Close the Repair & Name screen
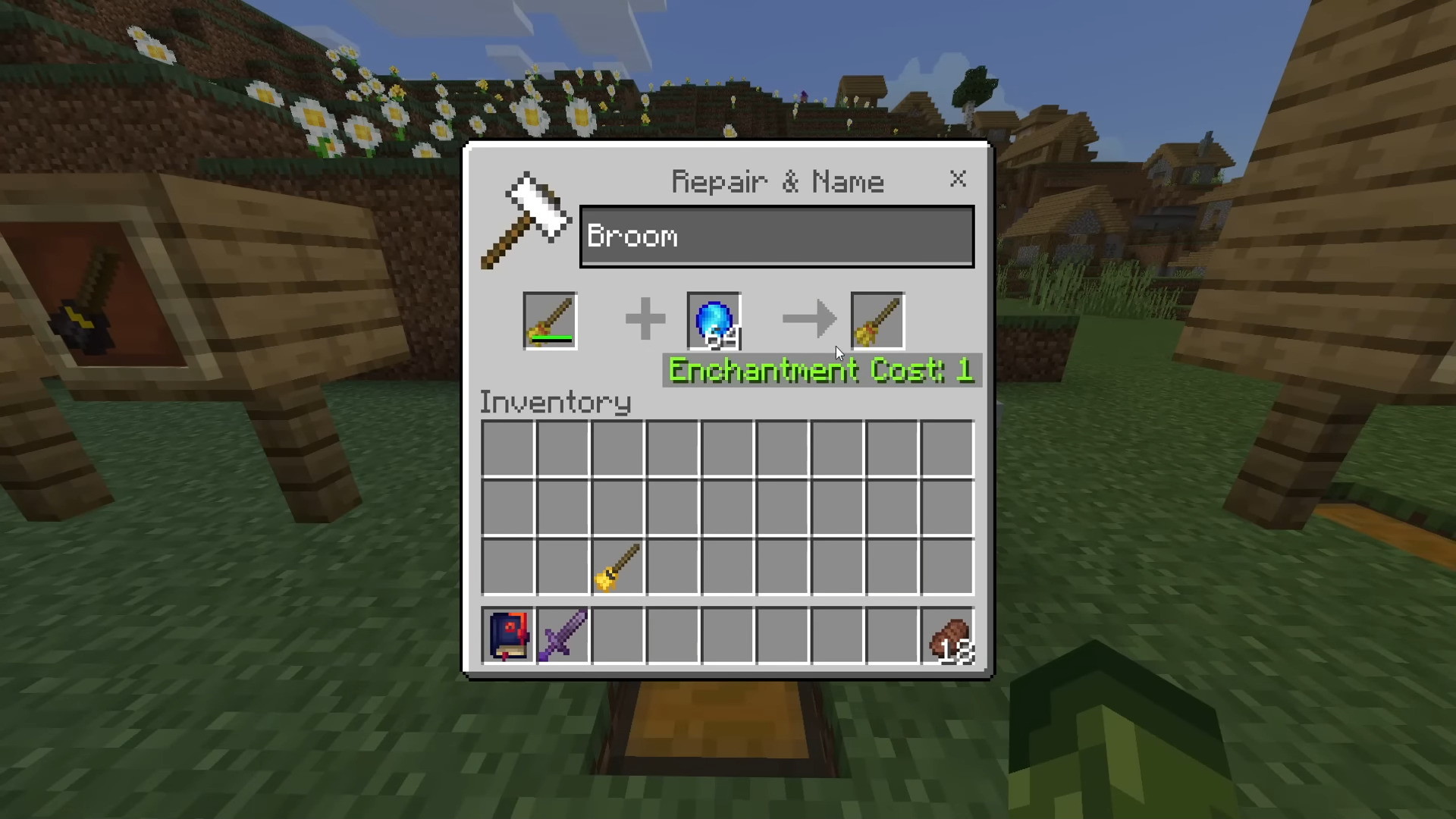Screen dimensions: 1456x819 [x=958, y=180]
